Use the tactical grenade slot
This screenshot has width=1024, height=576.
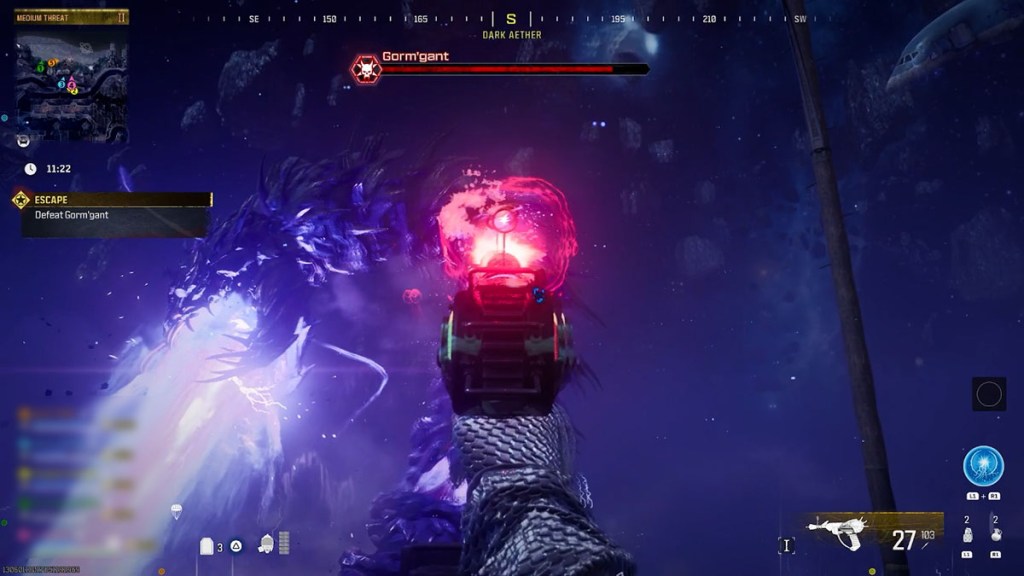pyautogui.click(x=967, y=534)
